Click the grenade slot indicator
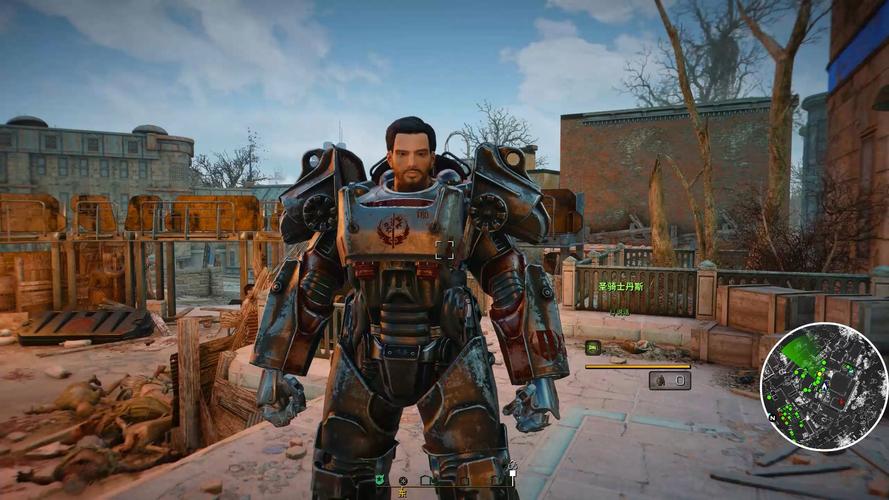The height and width of the screenshot is (500, 889). [x=669, y=380]
